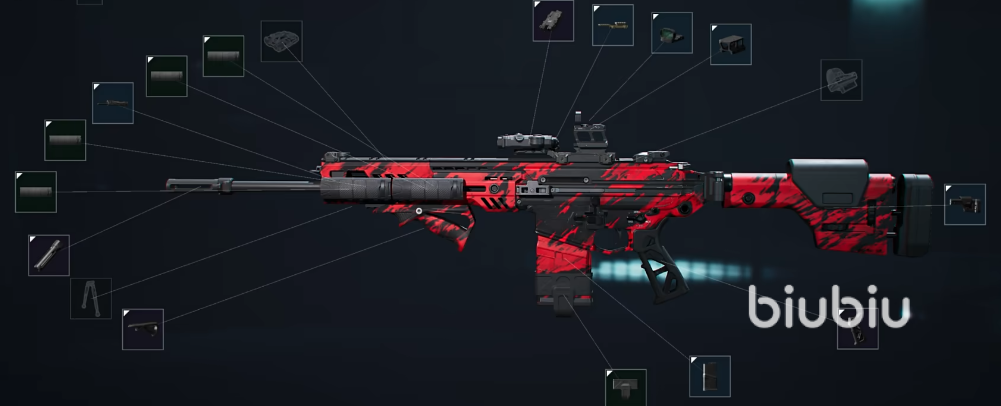Select the T-shaped magazine well slot
Screen dimensions: 1001x406
(x=625, y=387)
